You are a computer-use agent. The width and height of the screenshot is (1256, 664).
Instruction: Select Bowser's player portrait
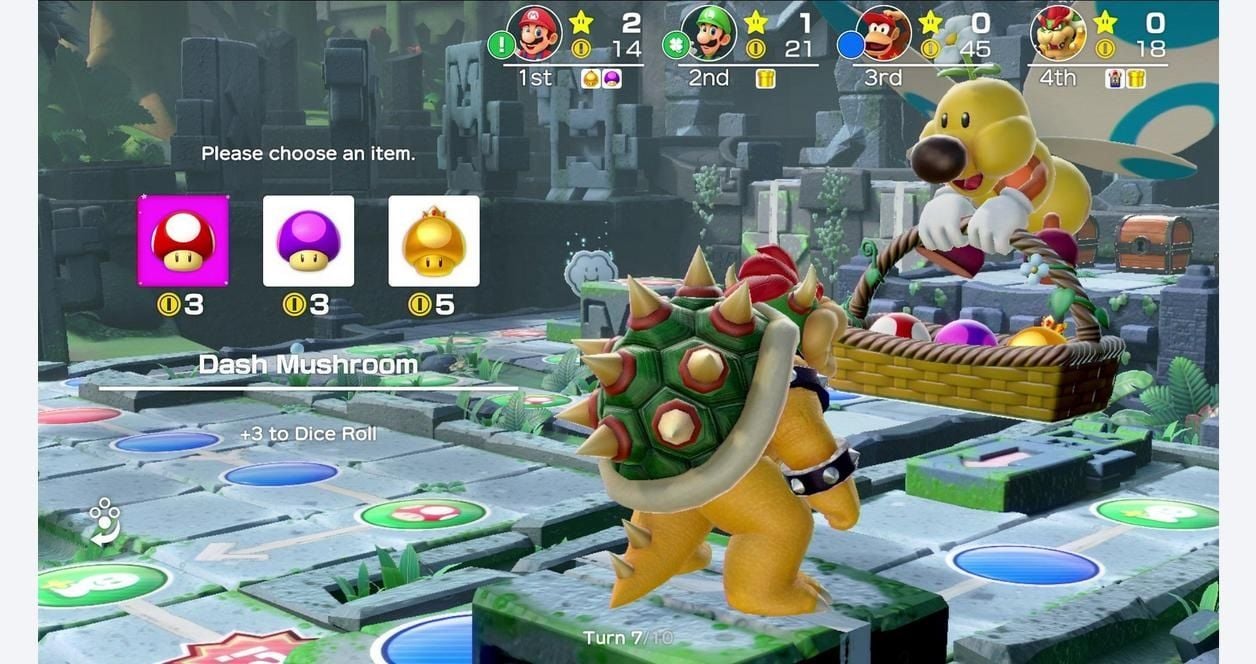1059,34
